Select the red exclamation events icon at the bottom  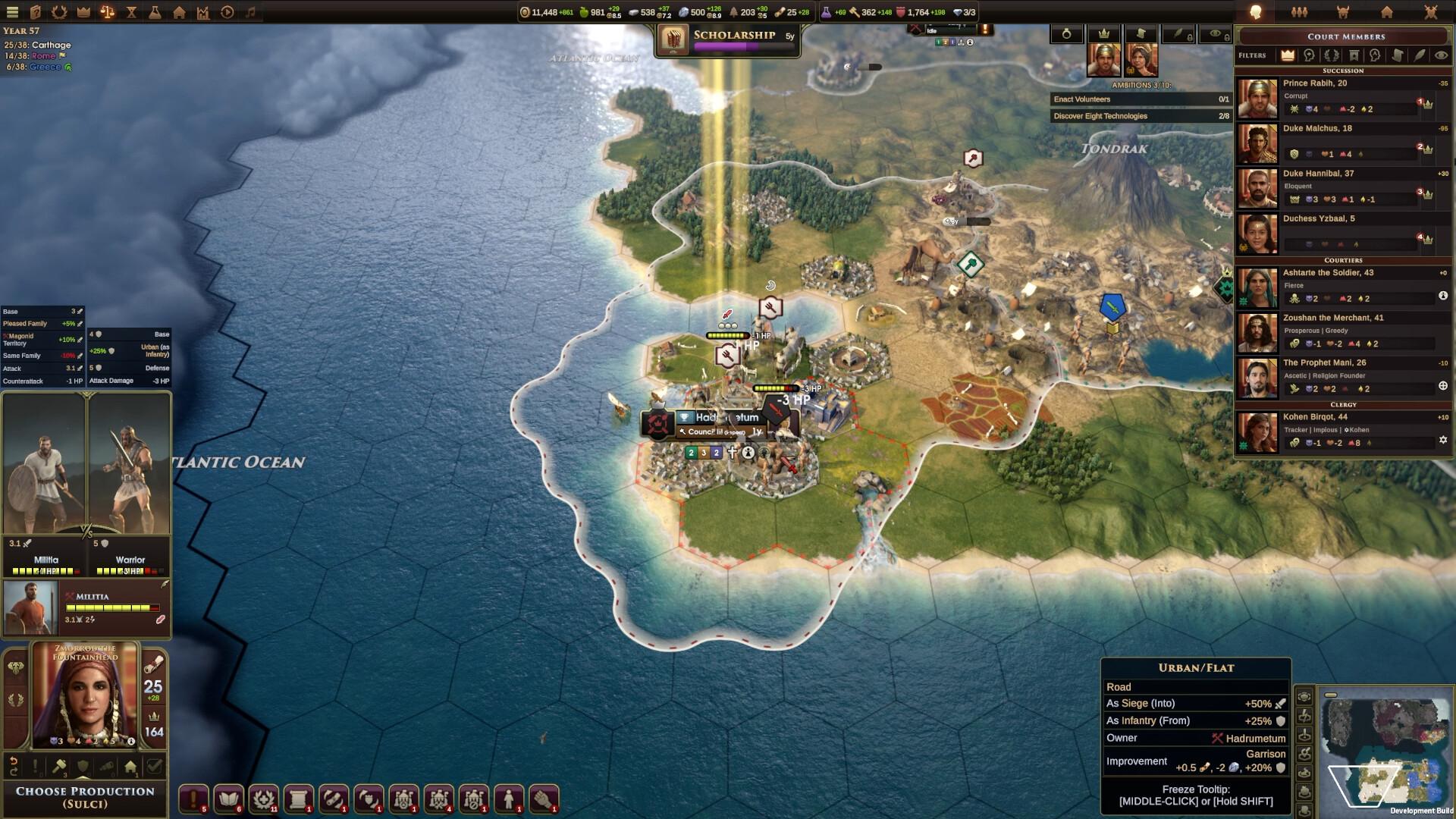[x=192, y=798]
